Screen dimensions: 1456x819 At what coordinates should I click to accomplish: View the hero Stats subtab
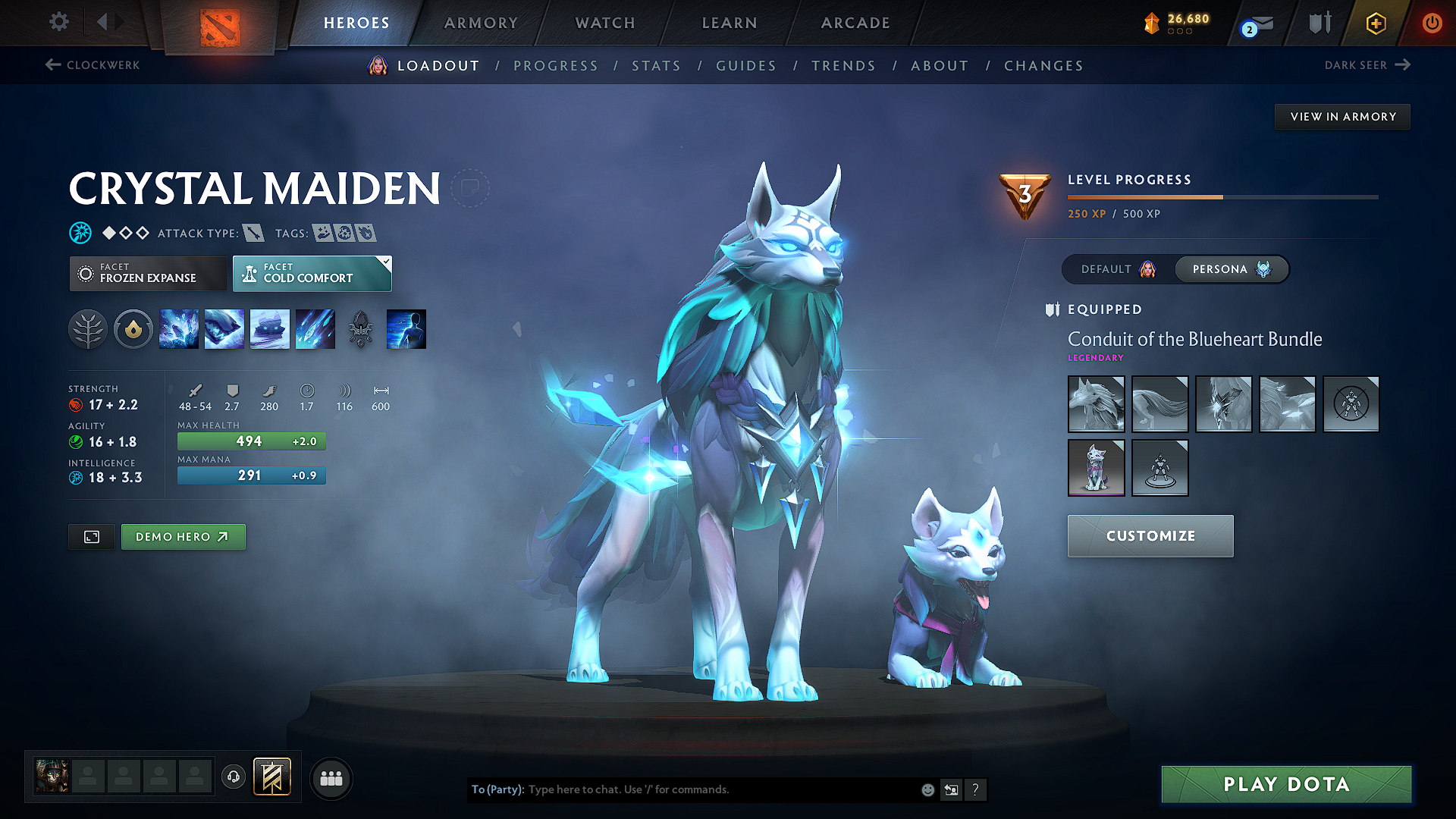click(656, 66)
